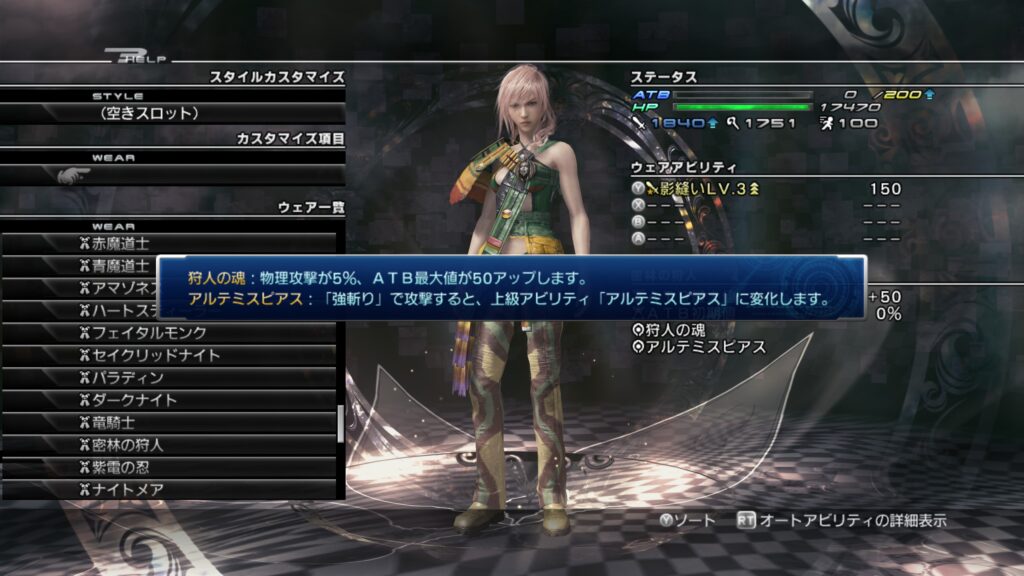Click the WEAR customize slot with the pointing hand
Screen dimensions: 1024x576
[172, 175]
